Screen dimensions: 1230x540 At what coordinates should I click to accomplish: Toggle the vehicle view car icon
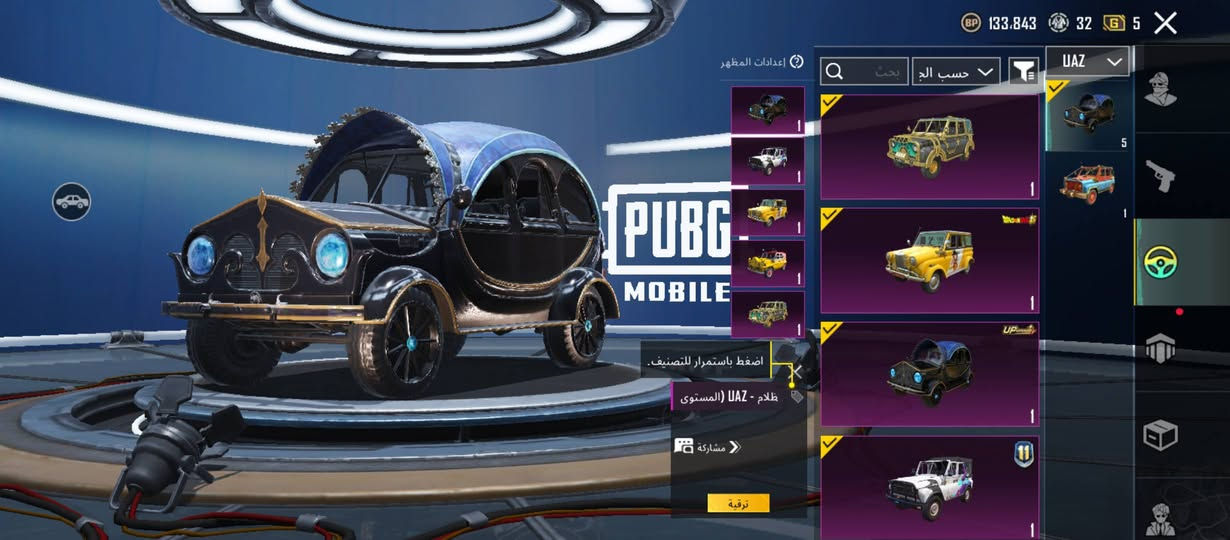(x=72, y=202)
